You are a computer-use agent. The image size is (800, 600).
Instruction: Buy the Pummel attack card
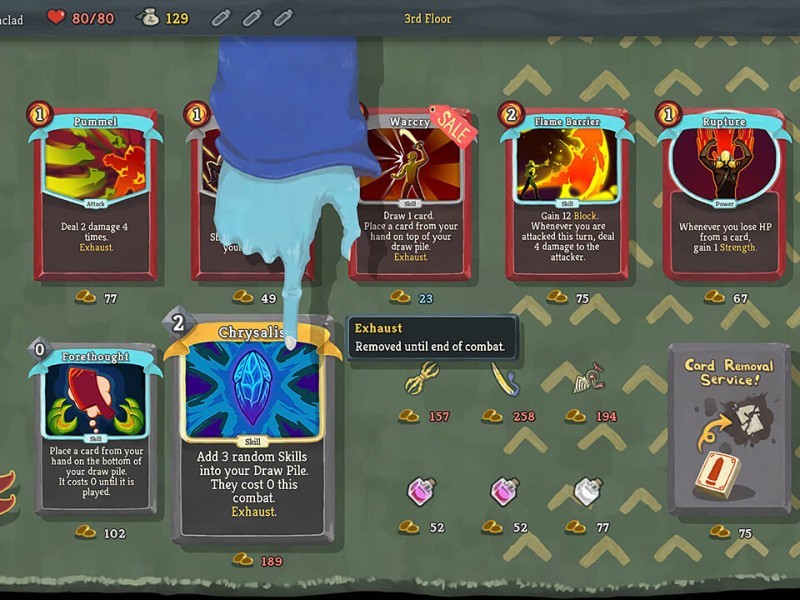[97, 196]
